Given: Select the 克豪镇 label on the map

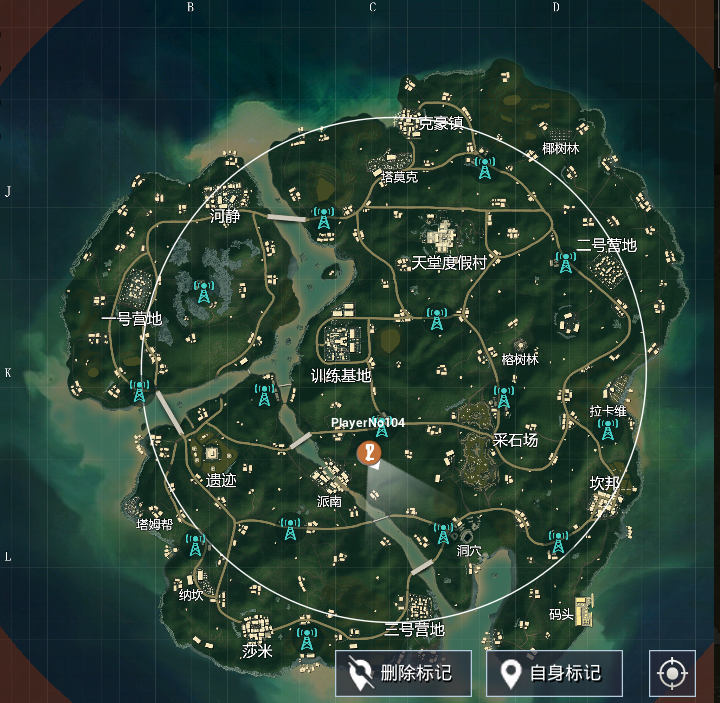Looking at the screenshot, I should click(x=440, y=124).
